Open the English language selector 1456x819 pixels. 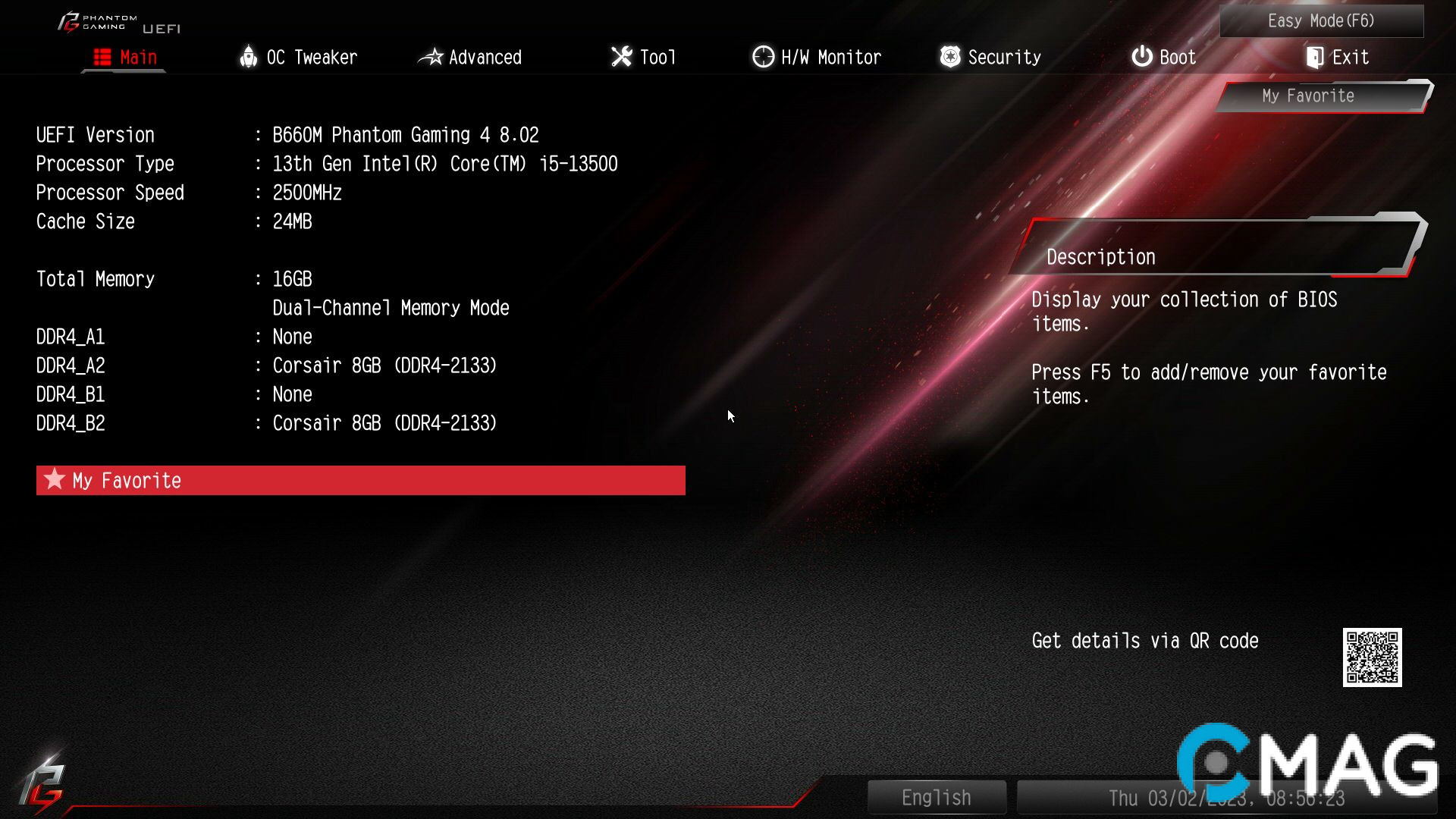point(937,797)
